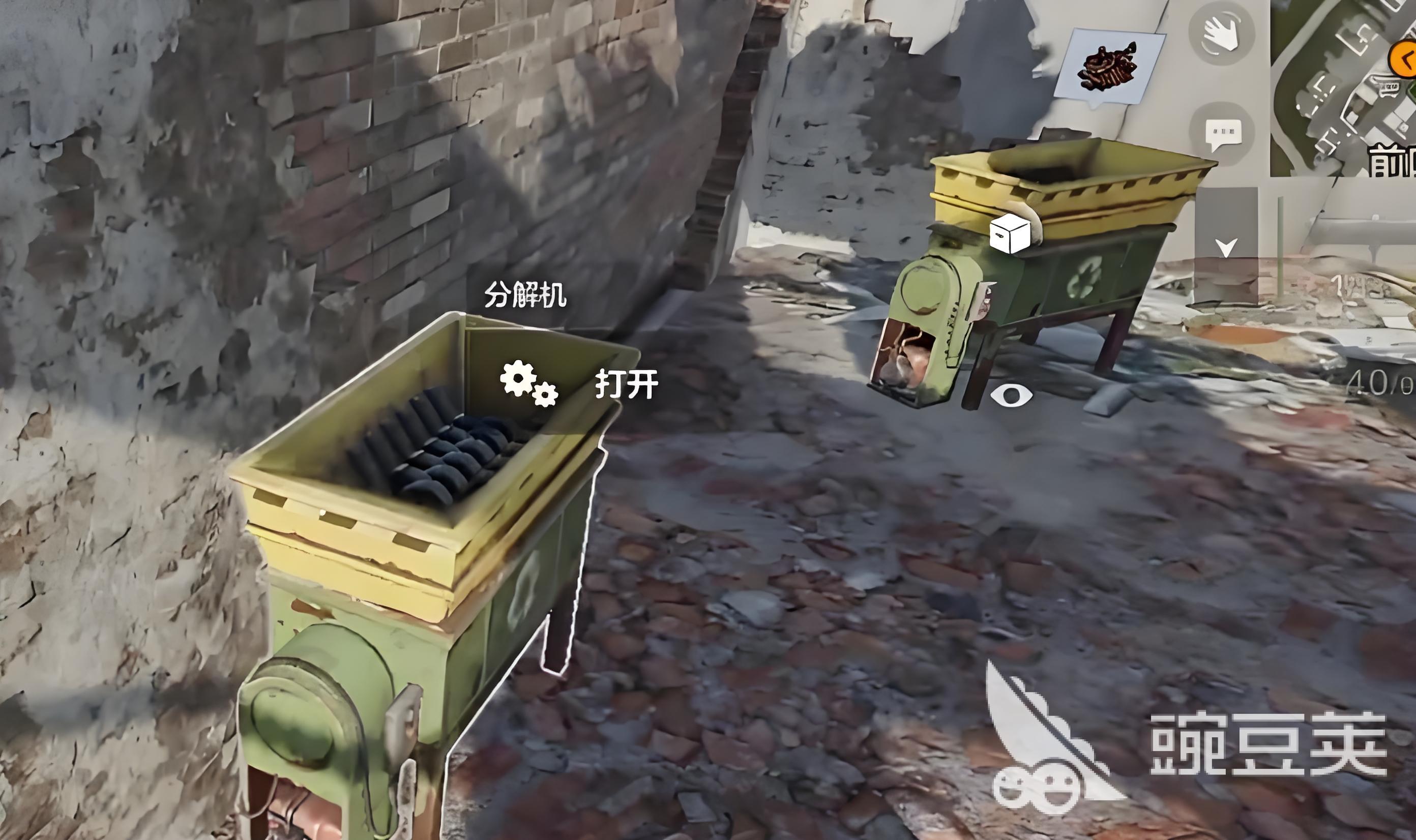Click the orange arrow marker on minimap
This screenshot has height=840, width=1416.
tap(1404, 58)
